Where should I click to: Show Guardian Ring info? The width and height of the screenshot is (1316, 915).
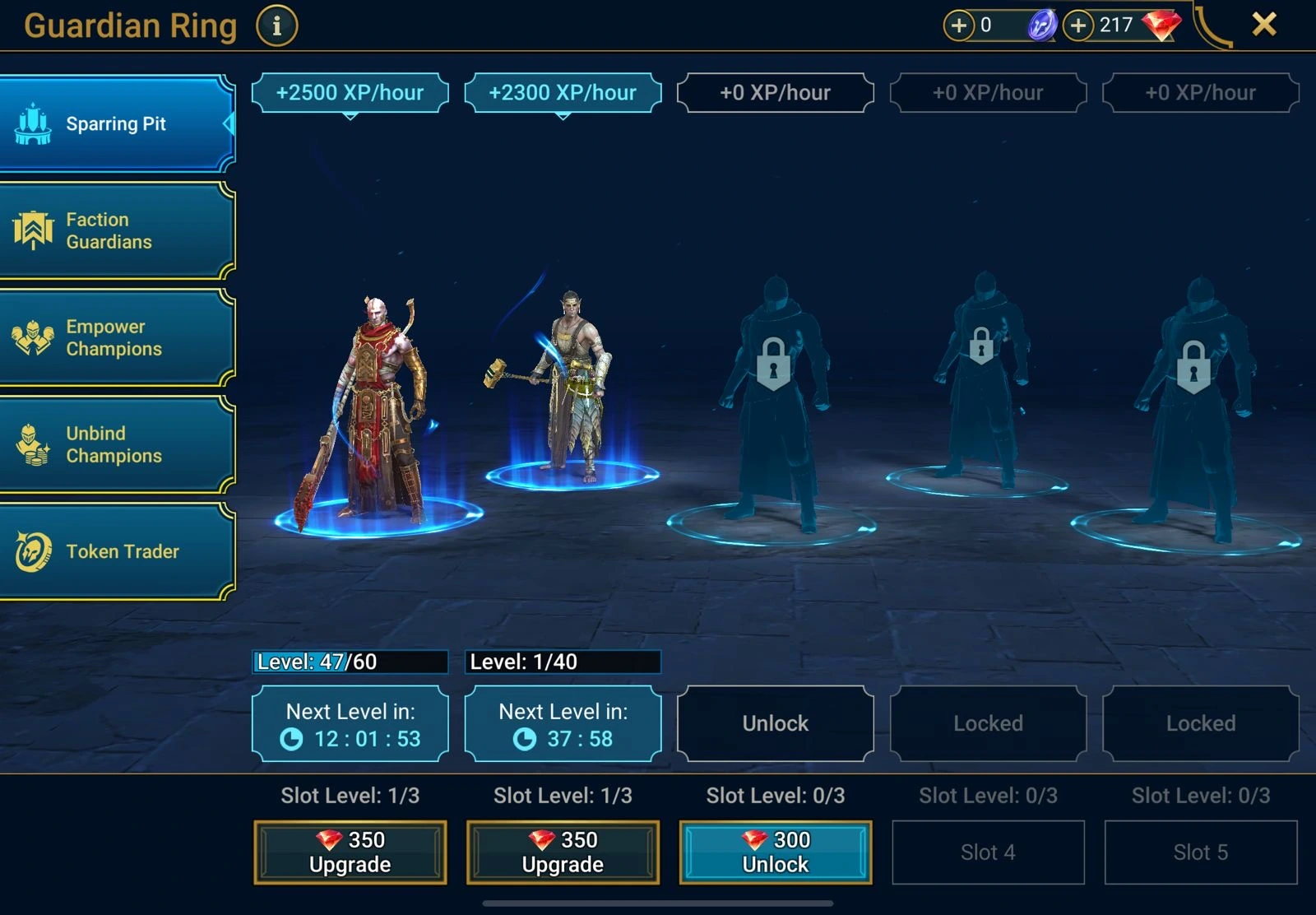click(276, 26)
